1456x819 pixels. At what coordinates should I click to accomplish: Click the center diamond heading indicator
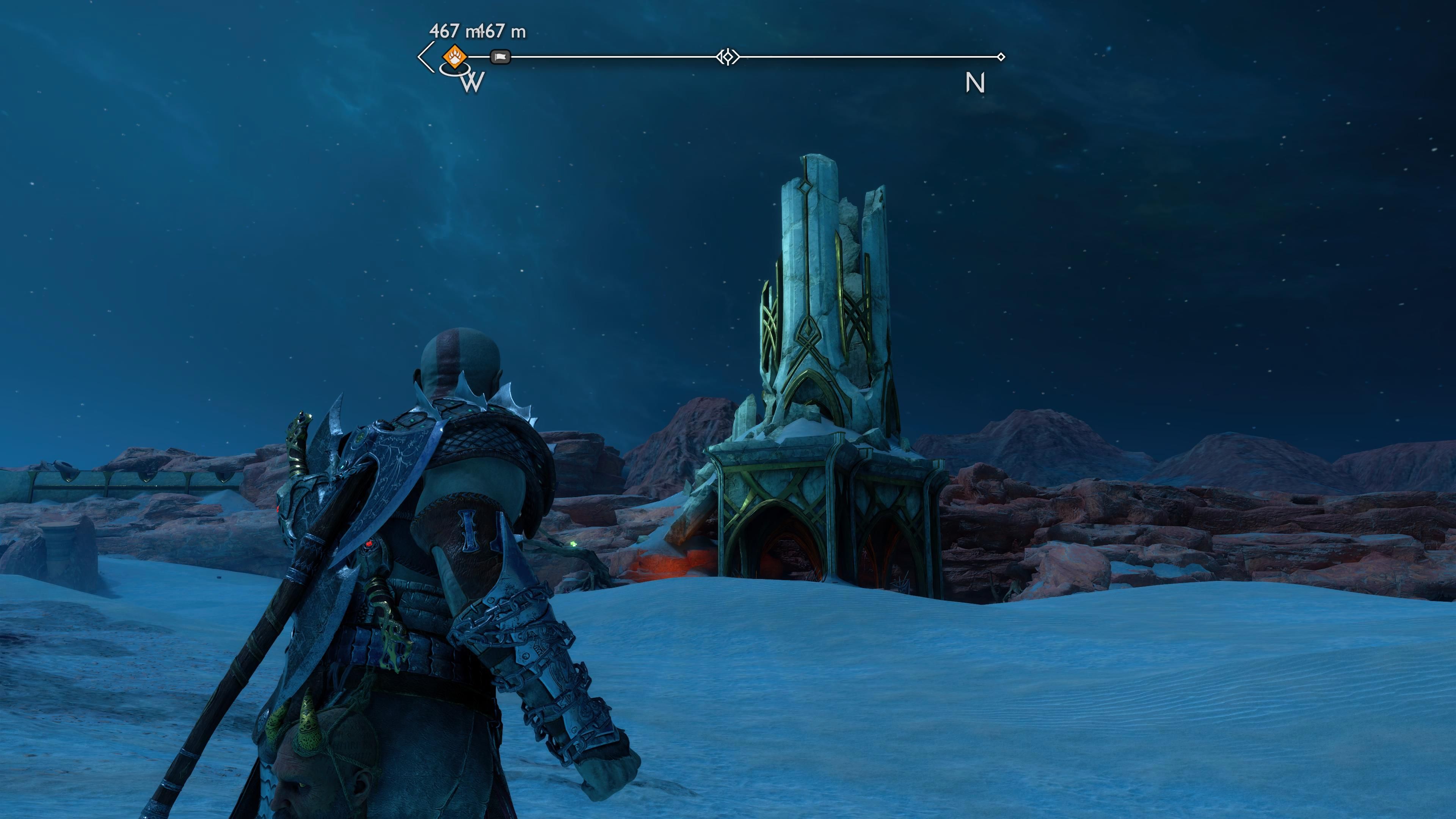(728, 56)
